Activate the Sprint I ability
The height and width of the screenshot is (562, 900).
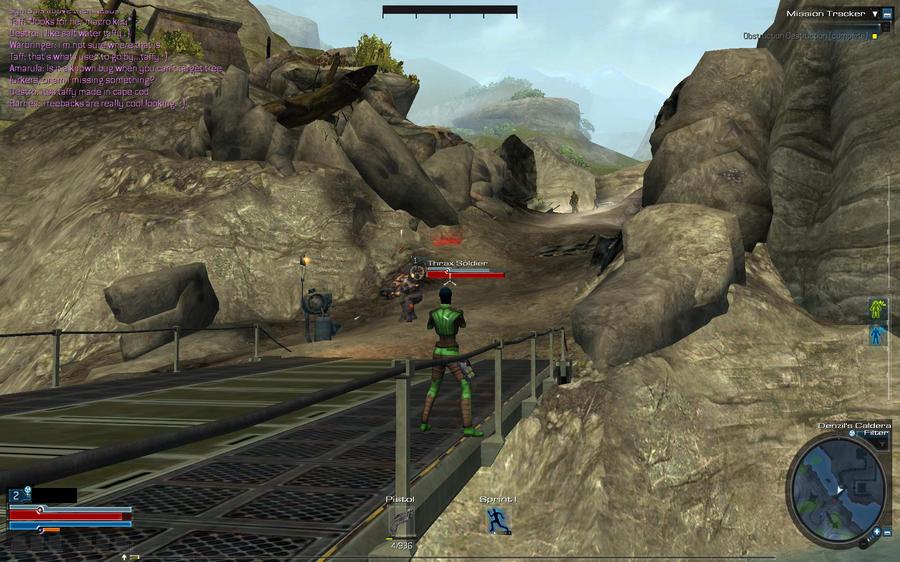[498, 520]
